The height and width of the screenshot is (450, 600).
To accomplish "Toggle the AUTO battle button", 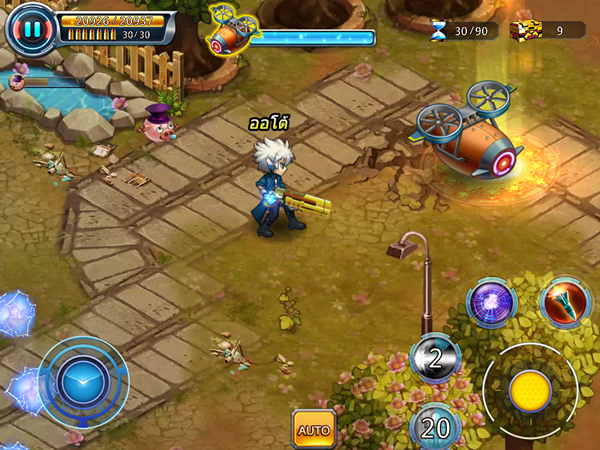I will coord(313,429).
